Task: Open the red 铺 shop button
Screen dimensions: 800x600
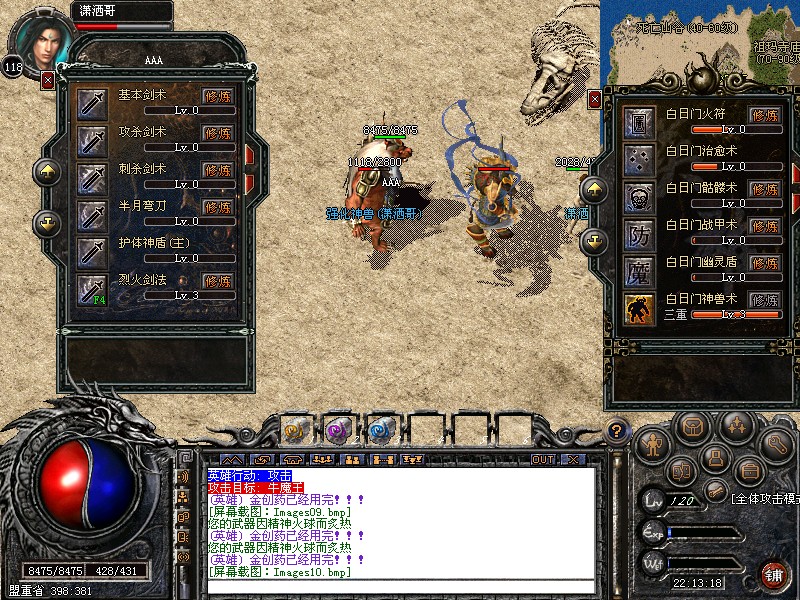Action: pos(774,575)
